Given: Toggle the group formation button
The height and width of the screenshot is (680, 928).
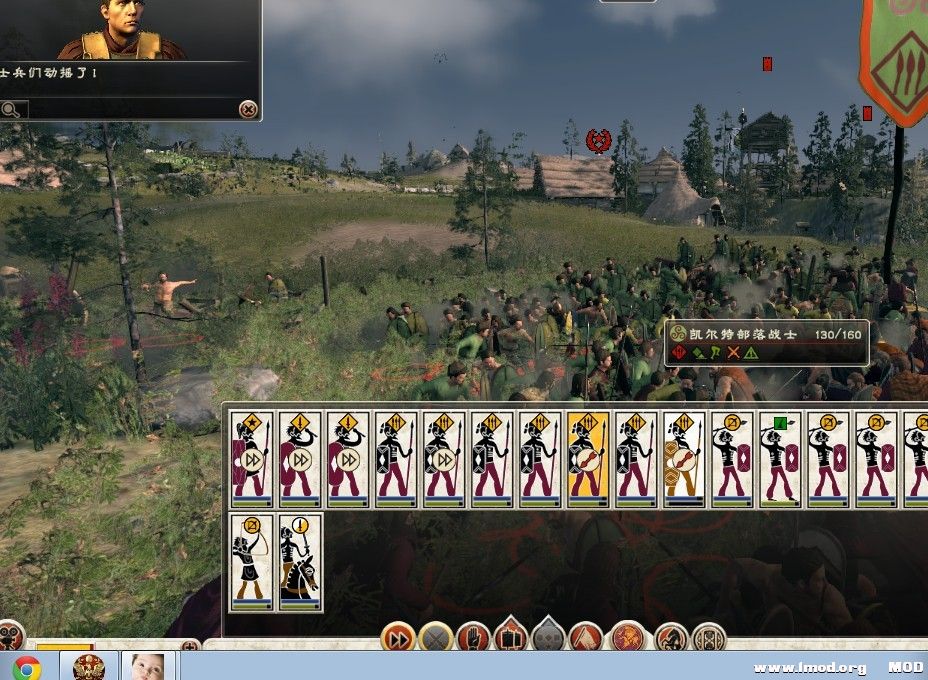Looking at the screenshot, I should pyautogui.click(x=511, y=635).
